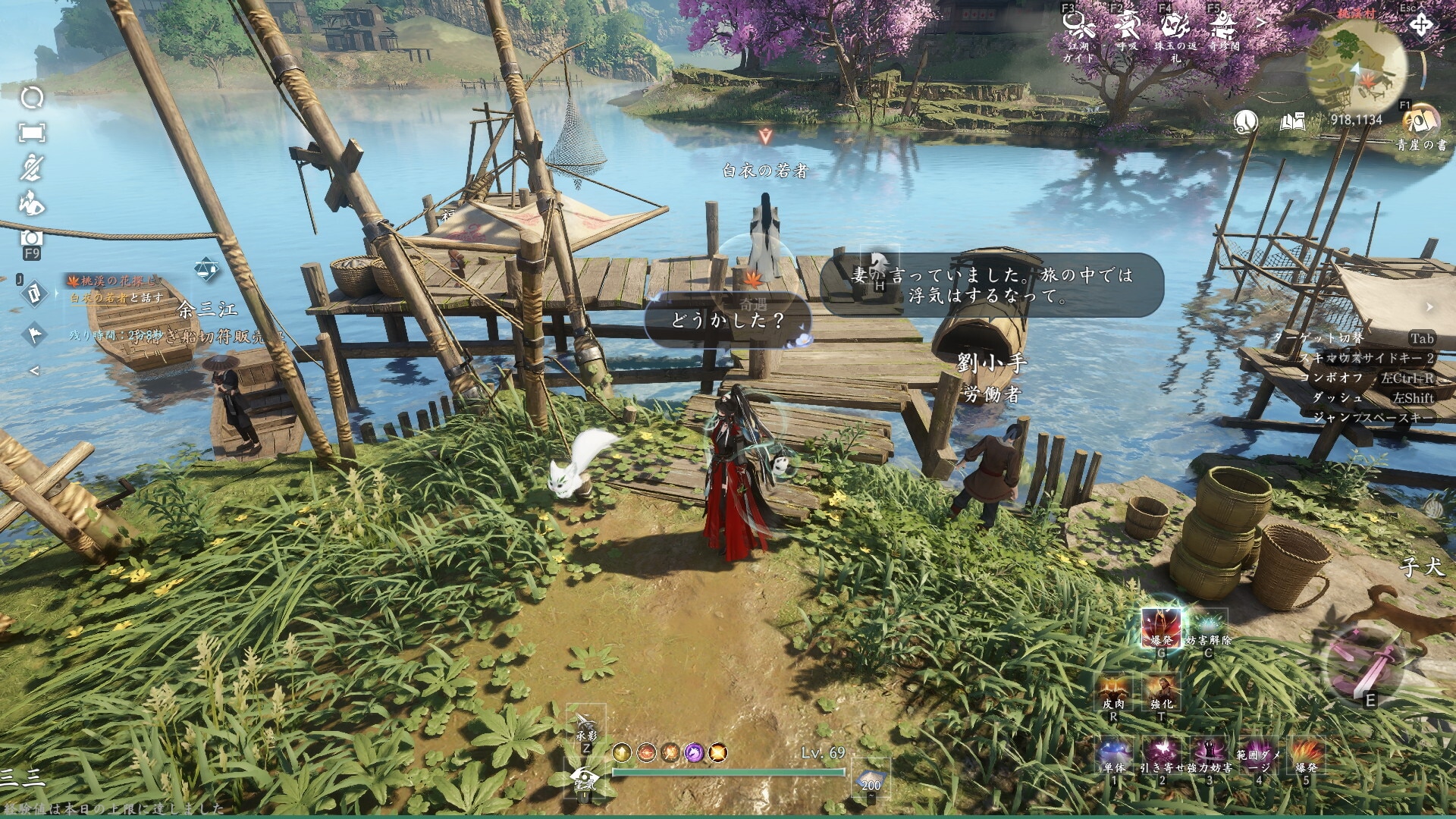The image size is (1456, 819).
Task: Use the 範囲ダメージ skill
Action: tap(1258, 752)
